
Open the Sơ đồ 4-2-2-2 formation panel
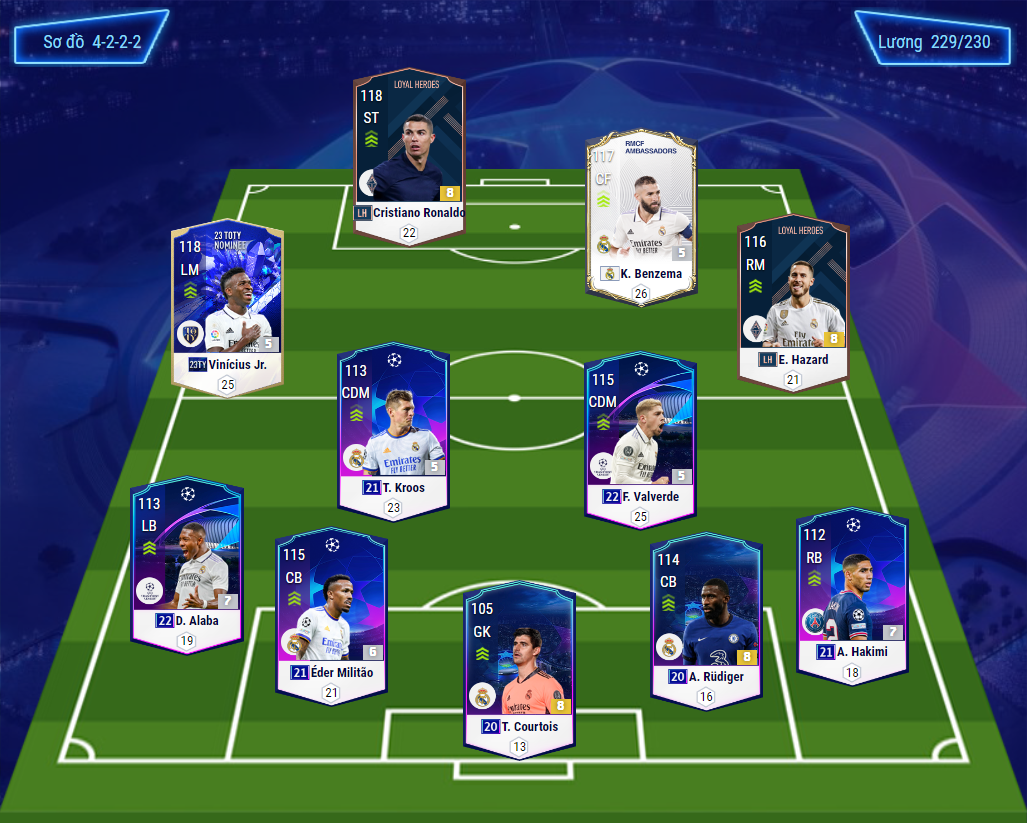click(x=91, y=43)
